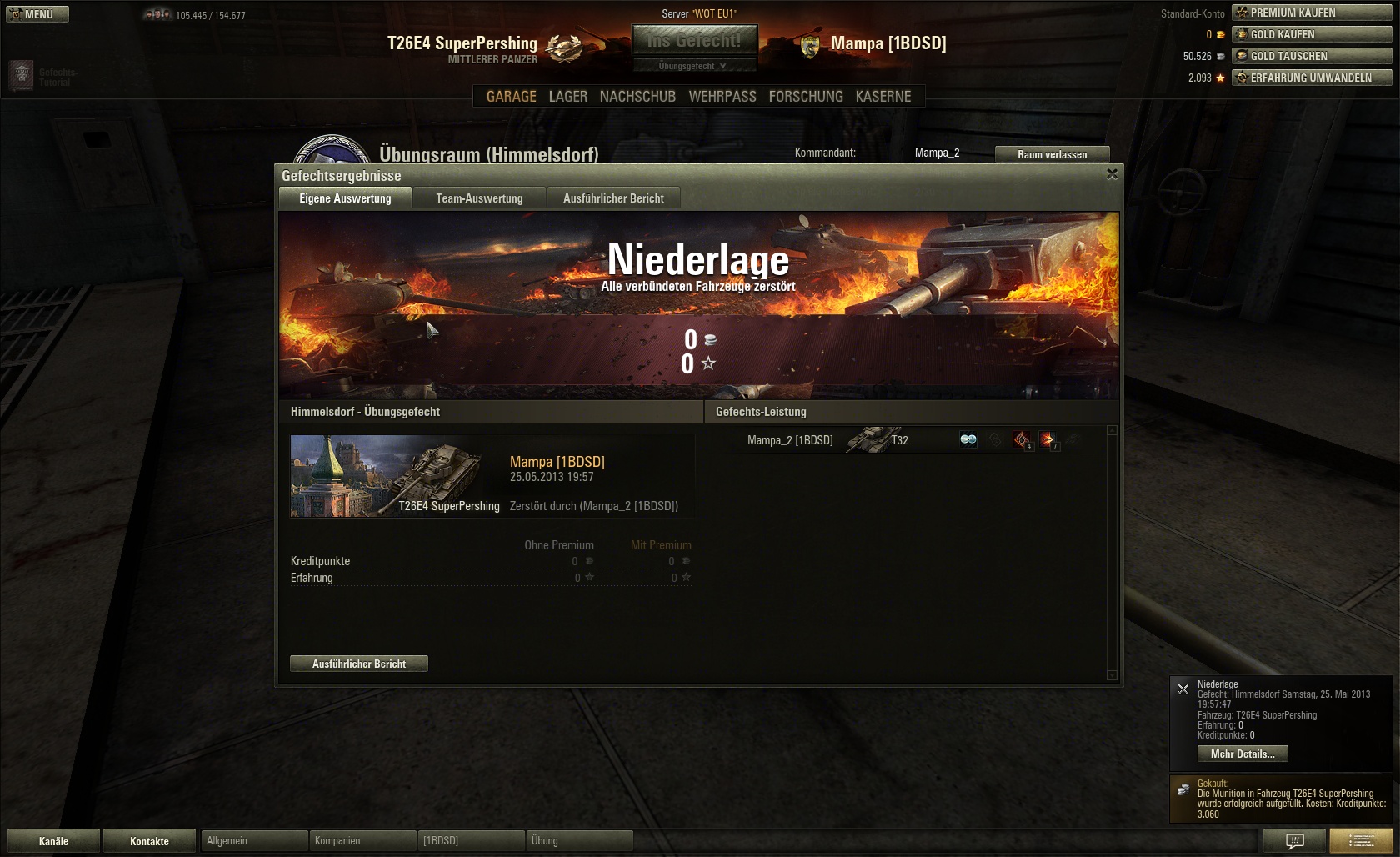1400x857 pixels.
Task: Open the Kaserne section
Action: 883,97
